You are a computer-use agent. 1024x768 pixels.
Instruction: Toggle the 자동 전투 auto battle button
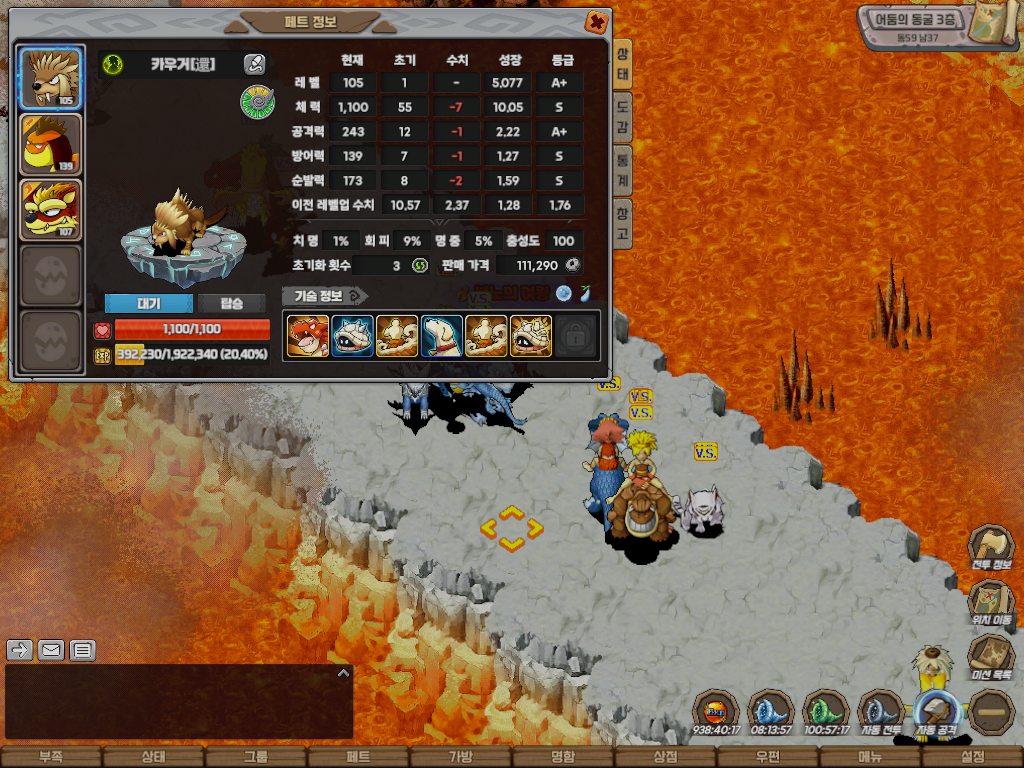click(881, 713)
